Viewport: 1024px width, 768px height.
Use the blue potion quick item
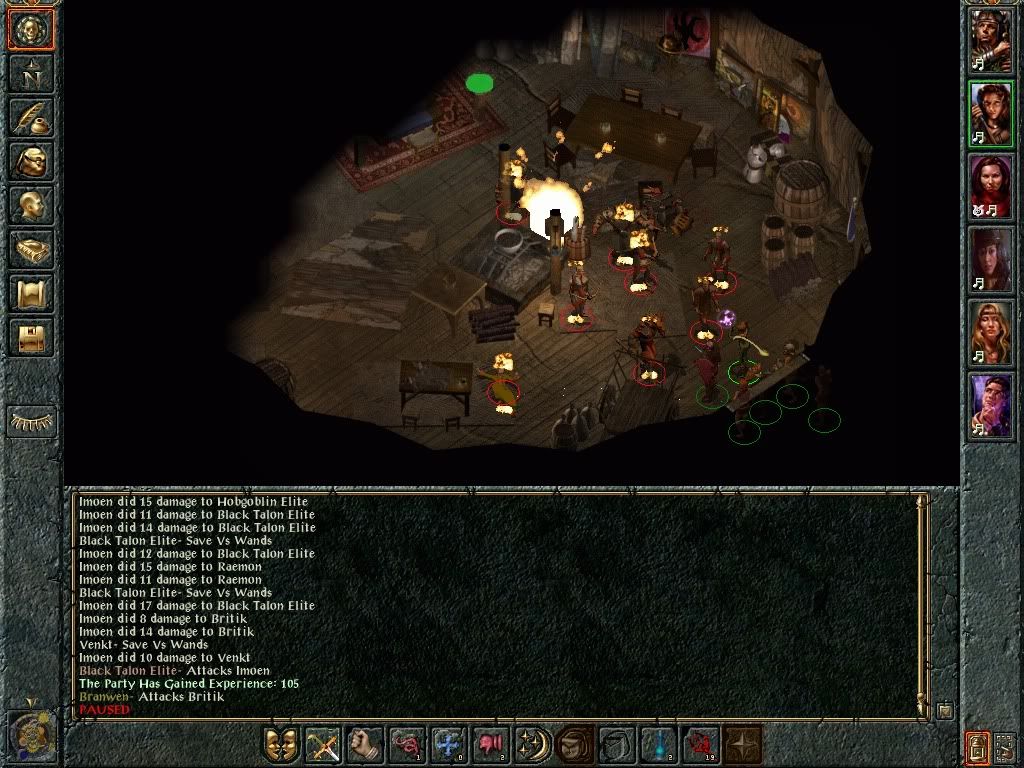pos(659,746)
